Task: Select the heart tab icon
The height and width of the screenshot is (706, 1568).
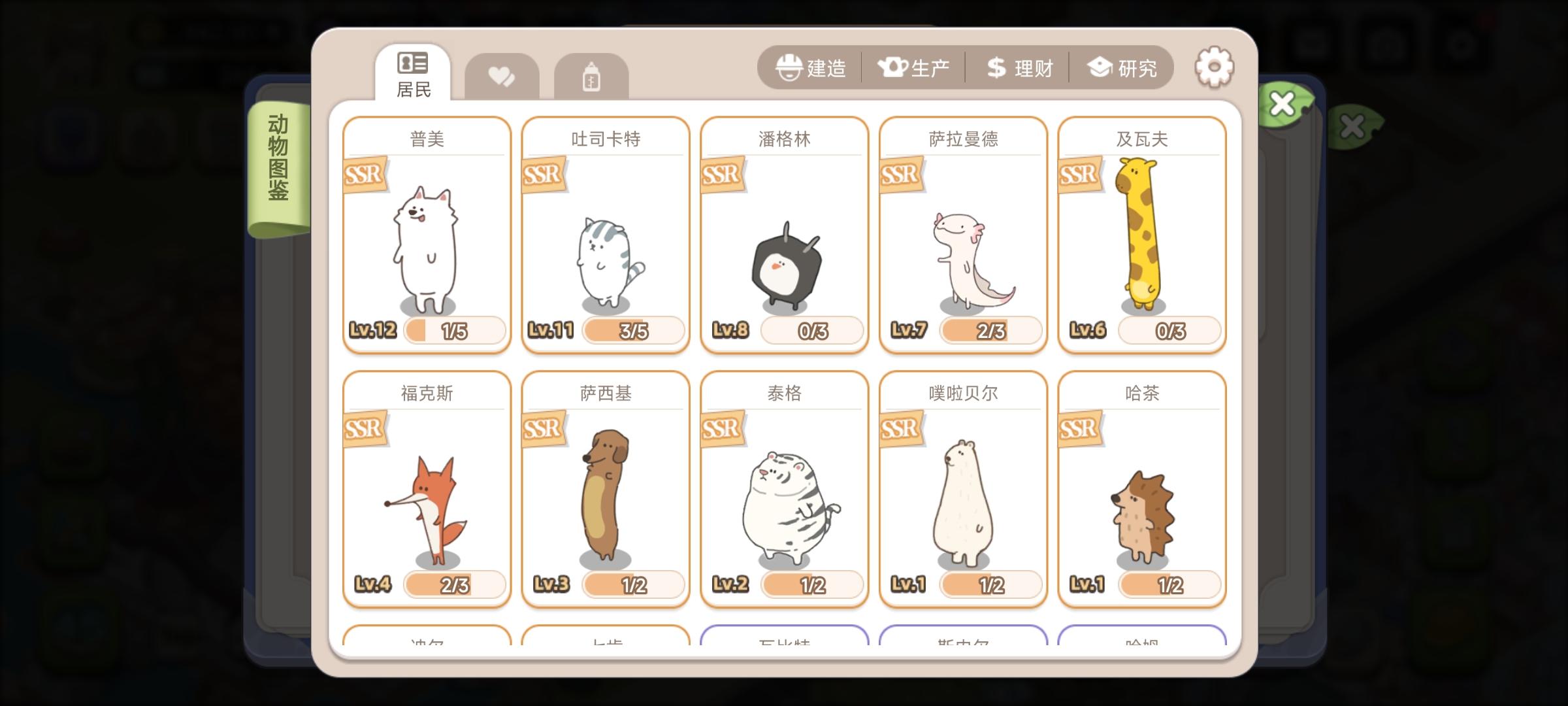Action: [x=501, y=76]
